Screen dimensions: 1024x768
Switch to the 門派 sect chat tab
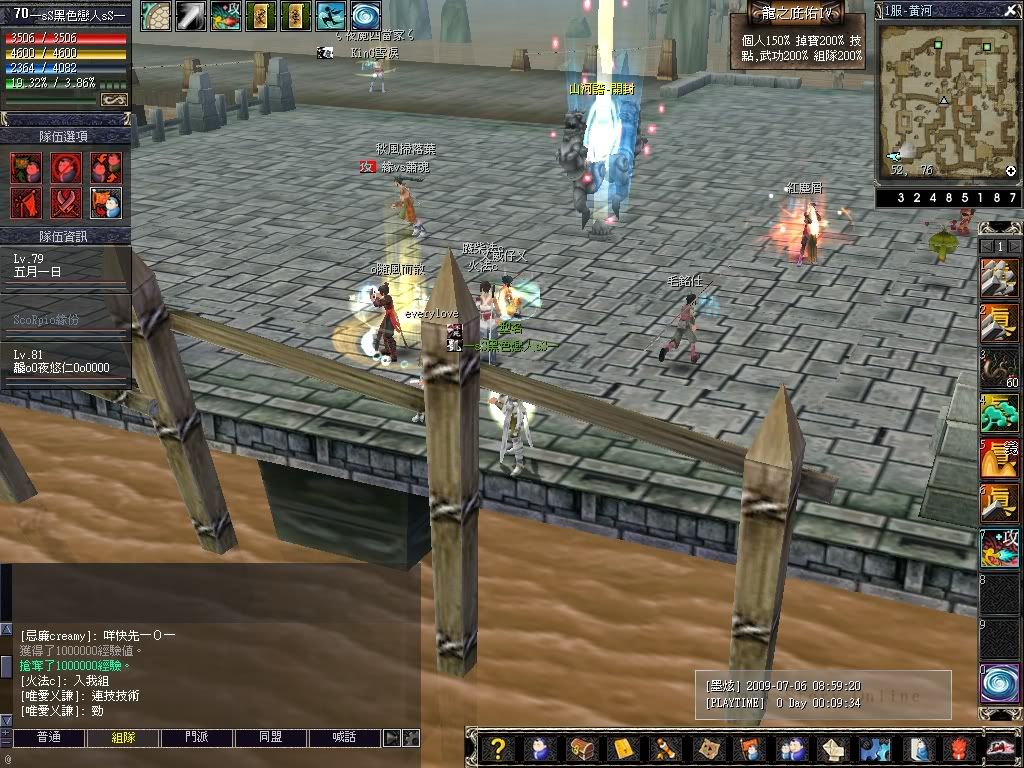[x=197, y=738]
